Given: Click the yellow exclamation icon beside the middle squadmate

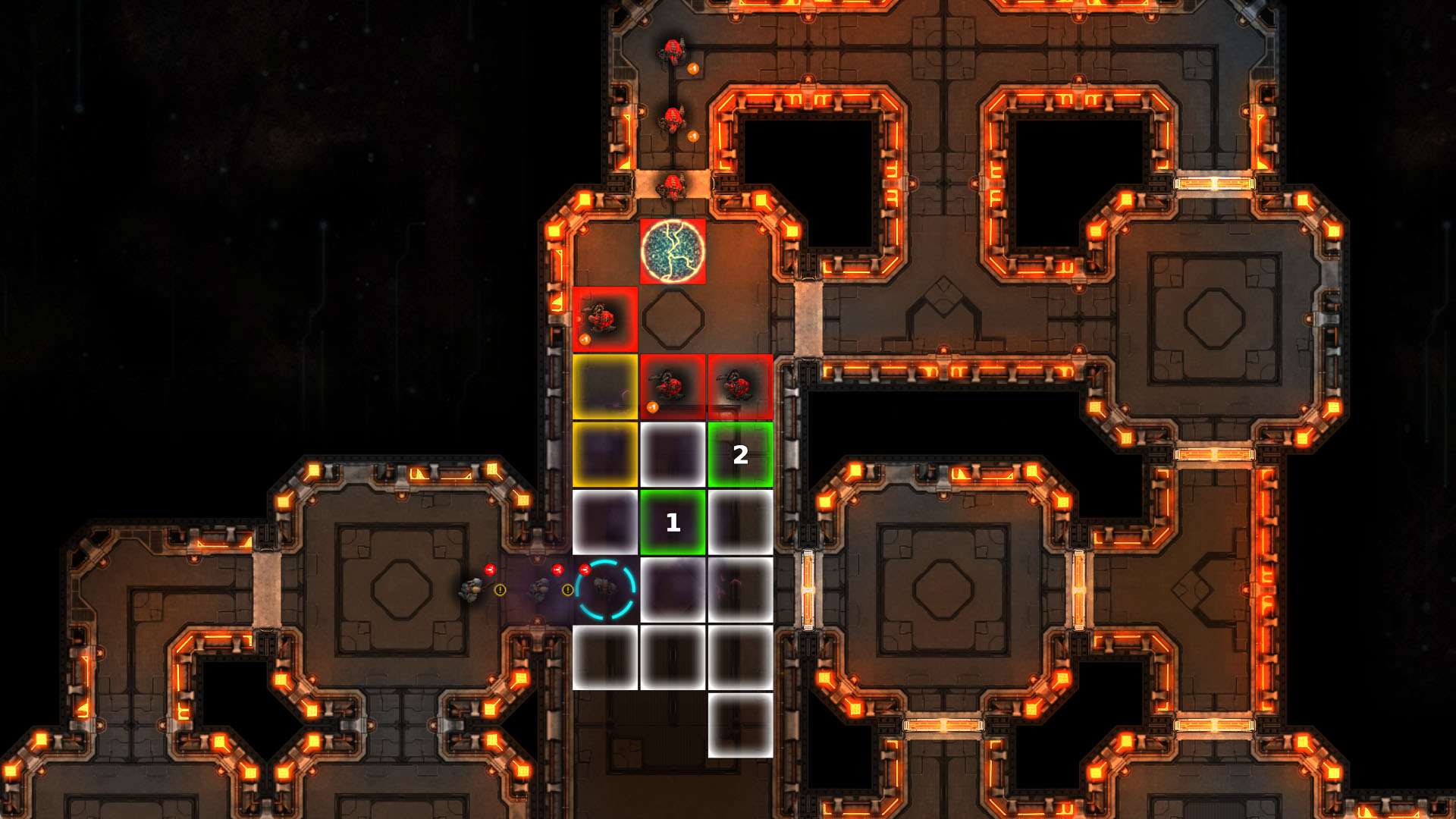Looking at the screenshot, I should [567, 590].
